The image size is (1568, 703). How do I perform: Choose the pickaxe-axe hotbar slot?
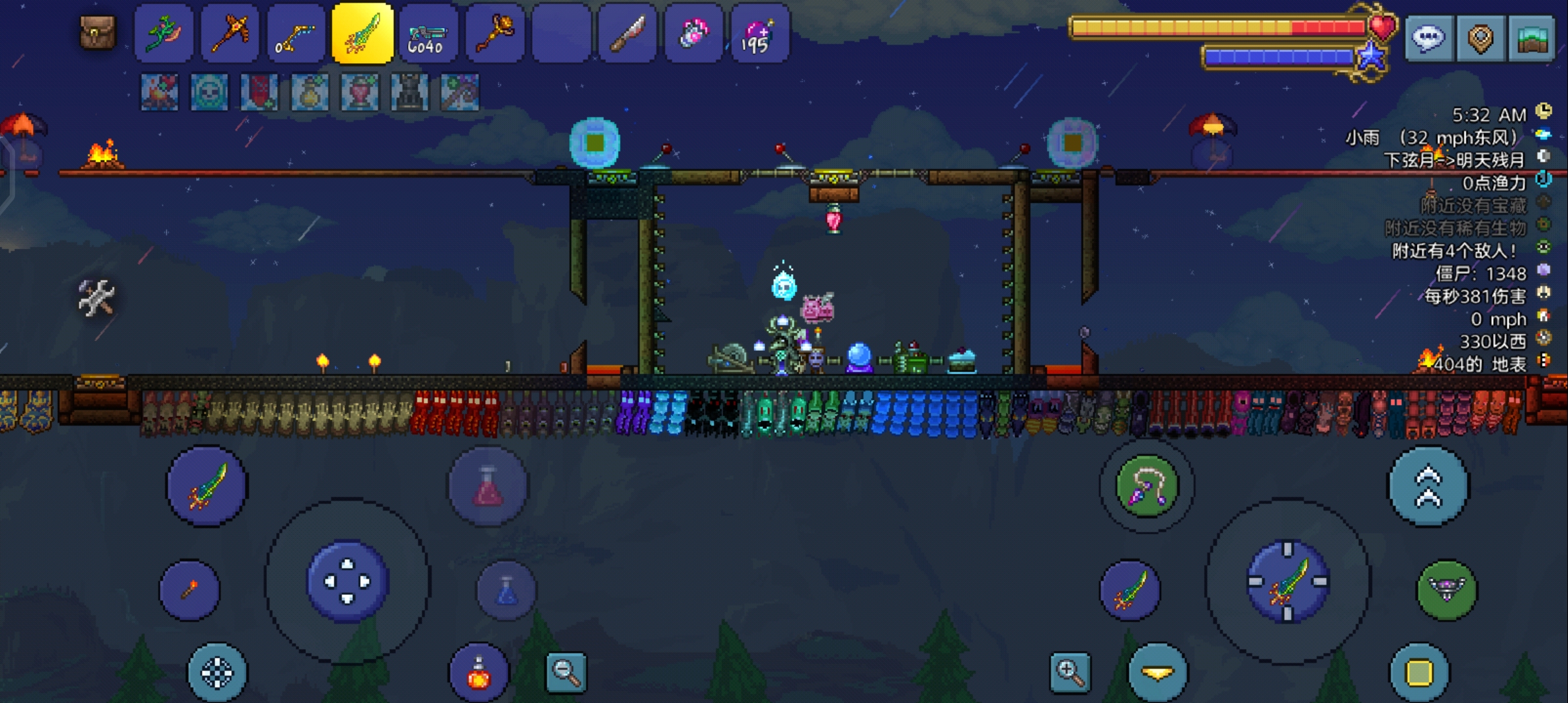(230, 34)
